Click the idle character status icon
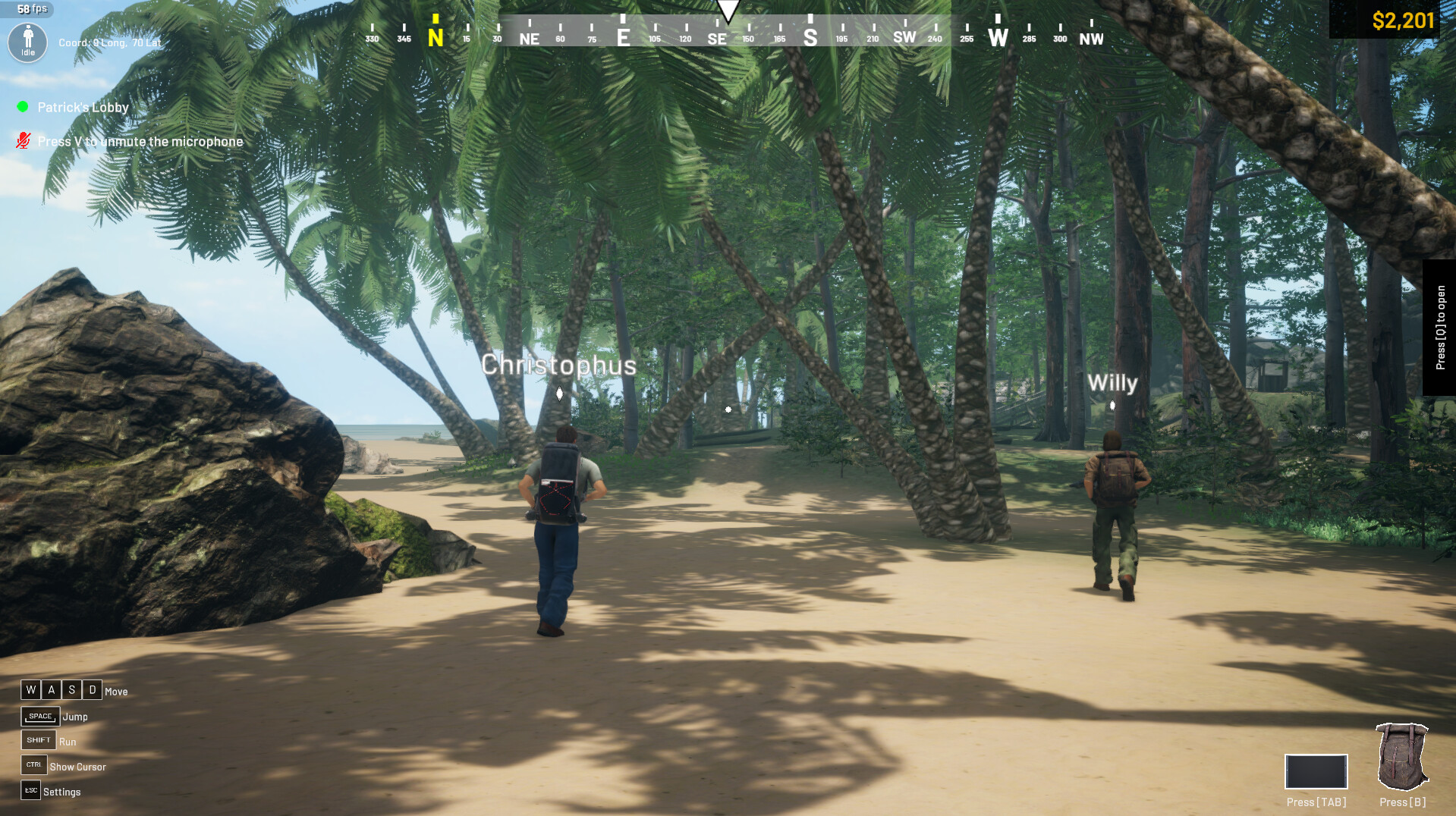 click(27, 42)
